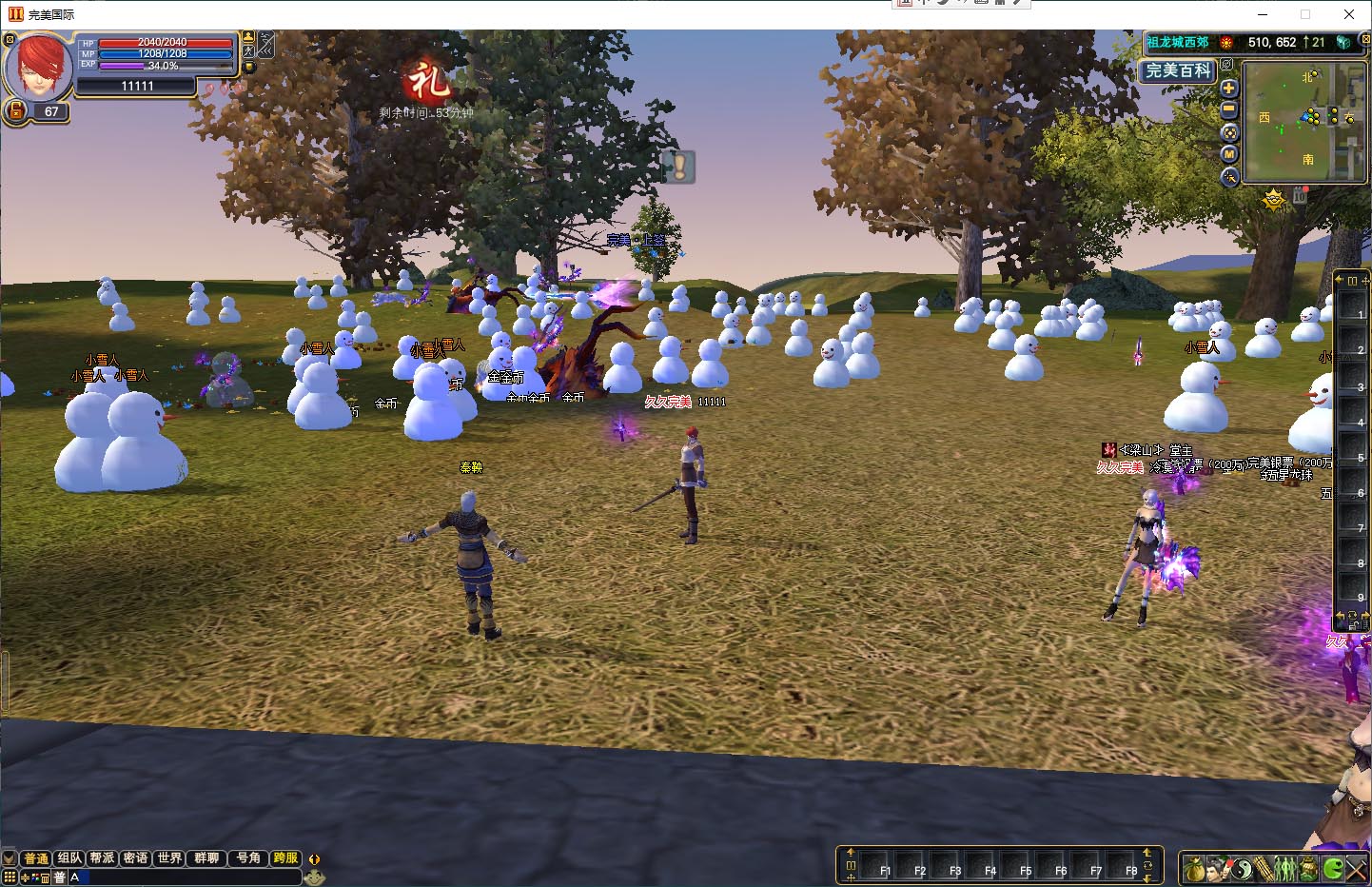Click the round M map button
This screenshot has width=1372, height=887.
click(x=1228, y=154)
